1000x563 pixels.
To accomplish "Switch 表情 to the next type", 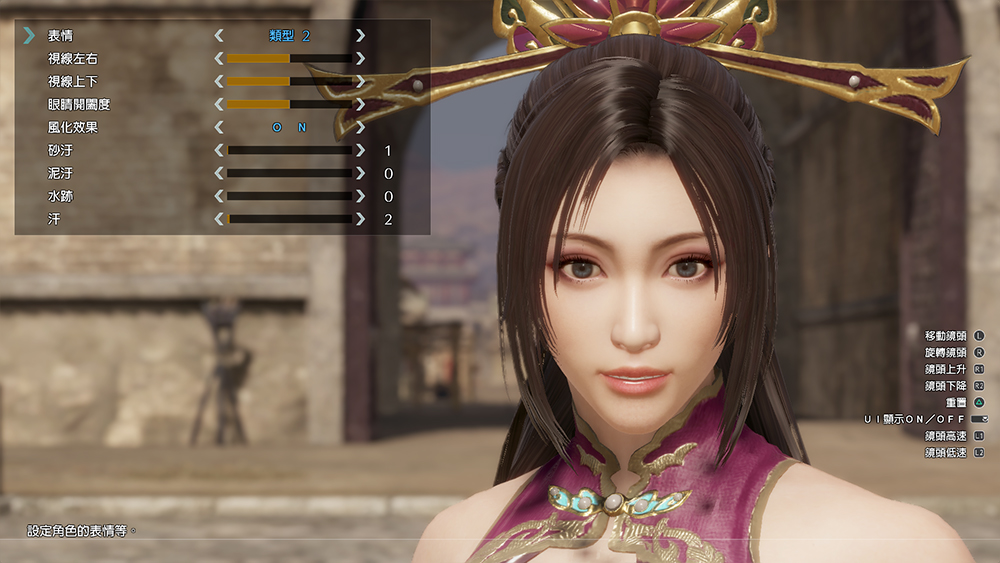I will tap(360, 36).
